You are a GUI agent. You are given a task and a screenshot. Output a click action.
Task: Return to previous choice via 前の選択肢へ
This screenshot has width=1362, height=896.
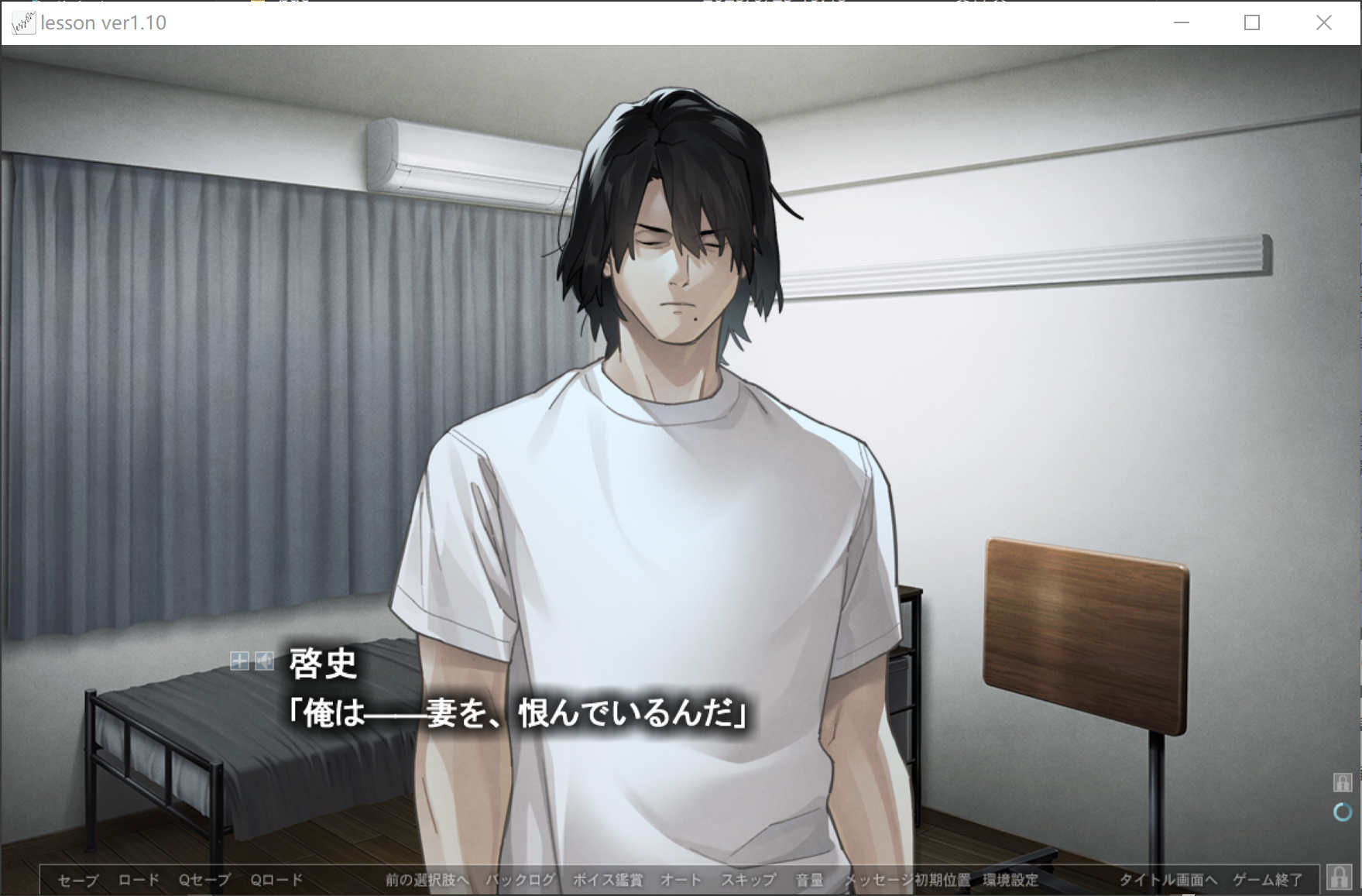[x=427, y=880]
